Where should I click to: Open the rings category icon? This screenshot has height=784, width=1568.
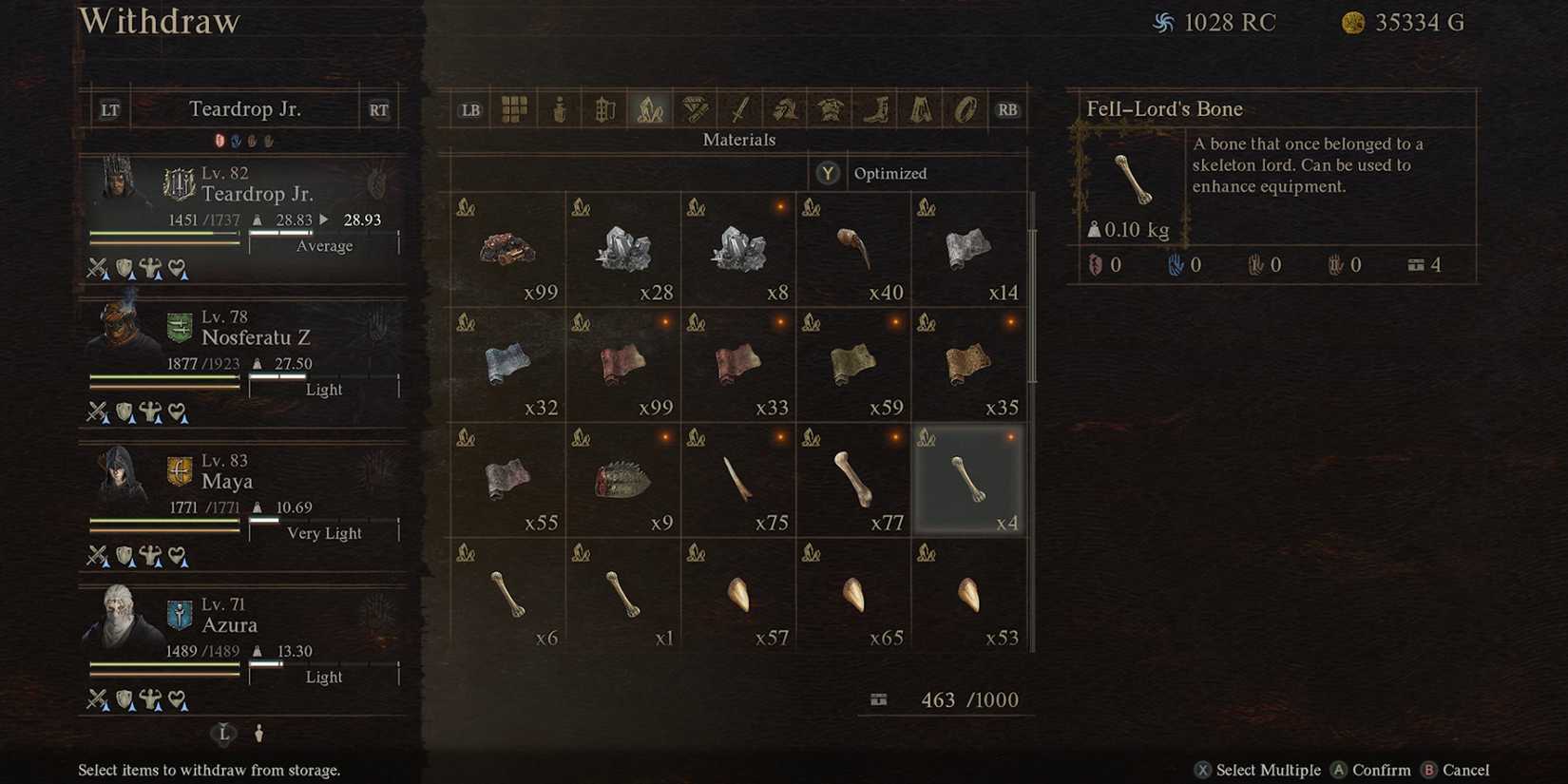click(962, 108)
